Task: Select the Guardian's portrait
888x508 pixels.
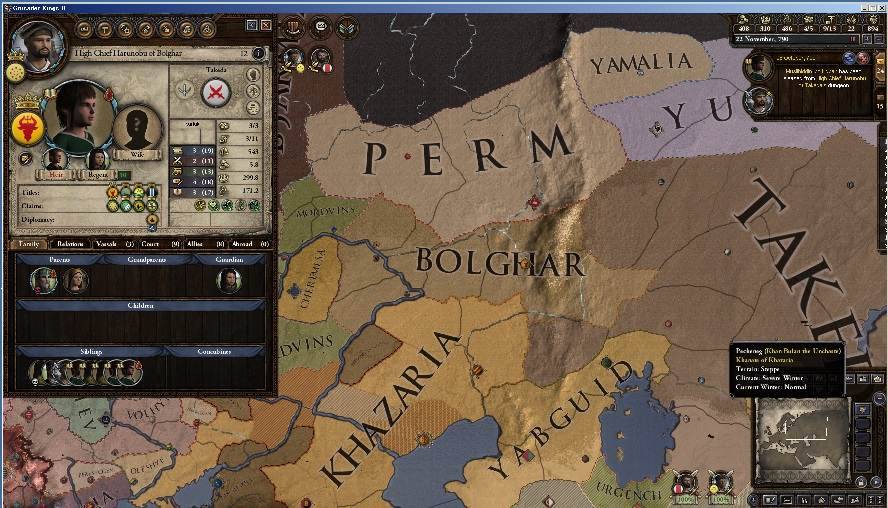Action: 229,279
